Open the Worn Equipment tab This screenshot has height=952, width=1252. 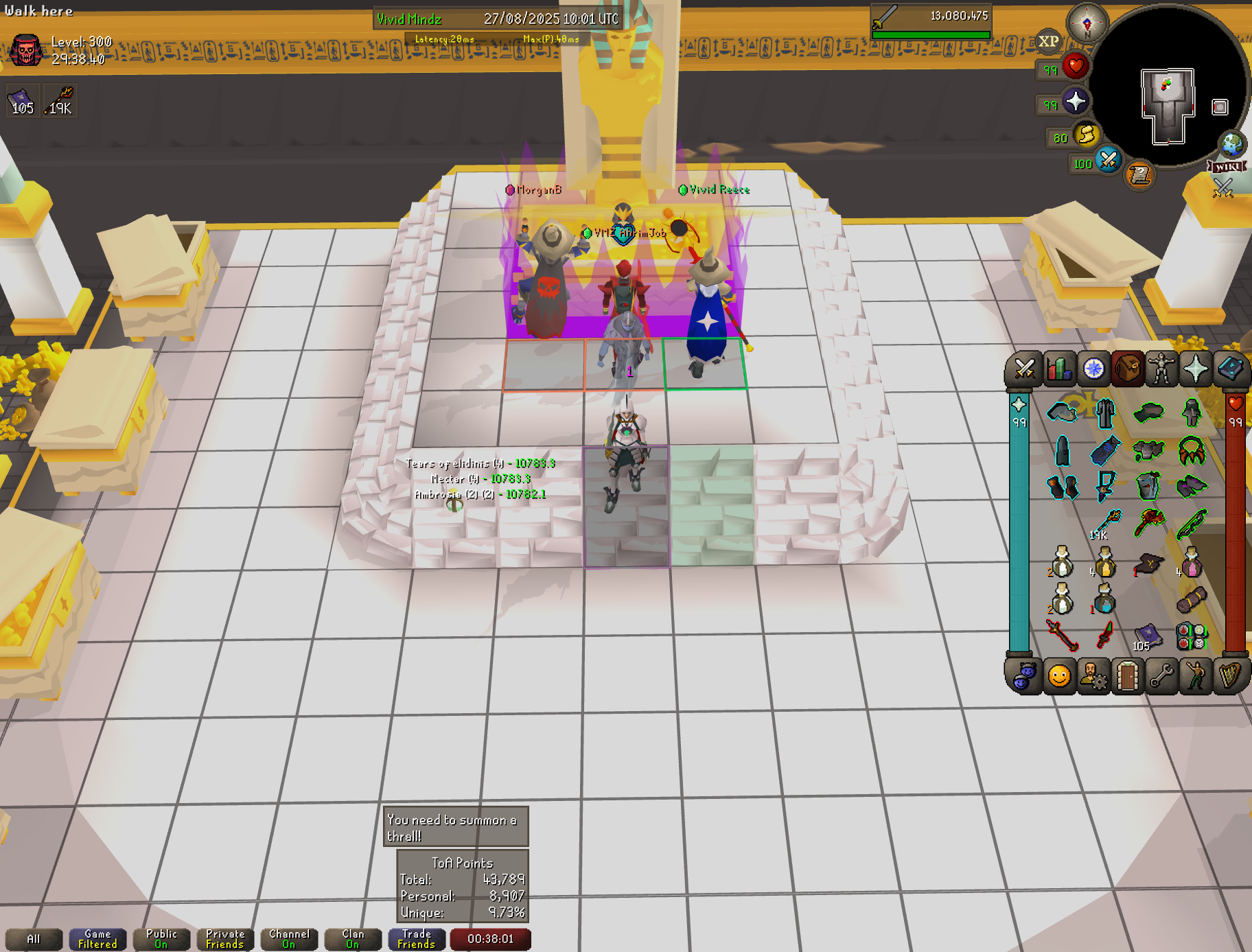[1161, 369]
